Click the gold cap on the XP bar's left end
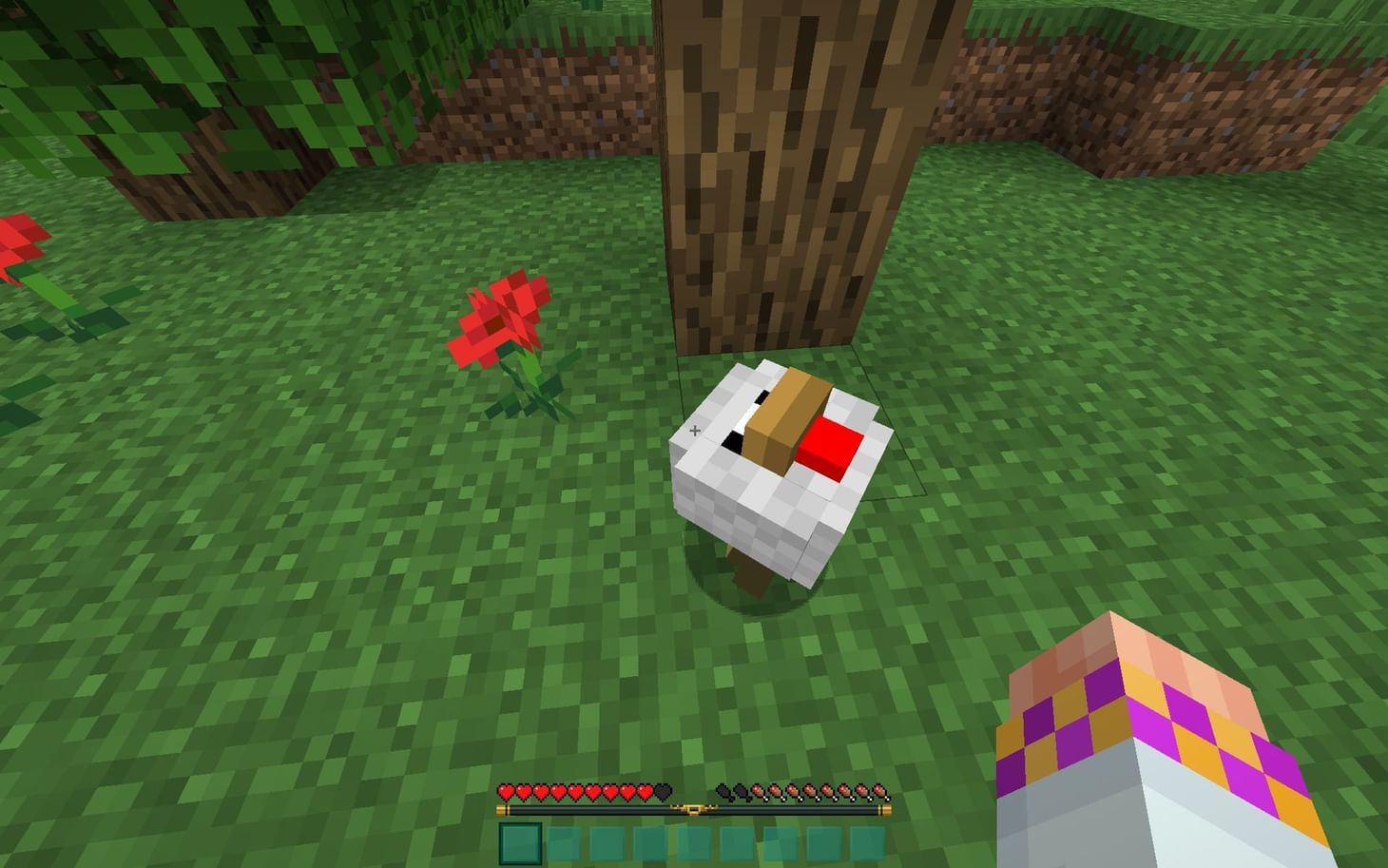 pyautogui.click(x=499, y=809)
